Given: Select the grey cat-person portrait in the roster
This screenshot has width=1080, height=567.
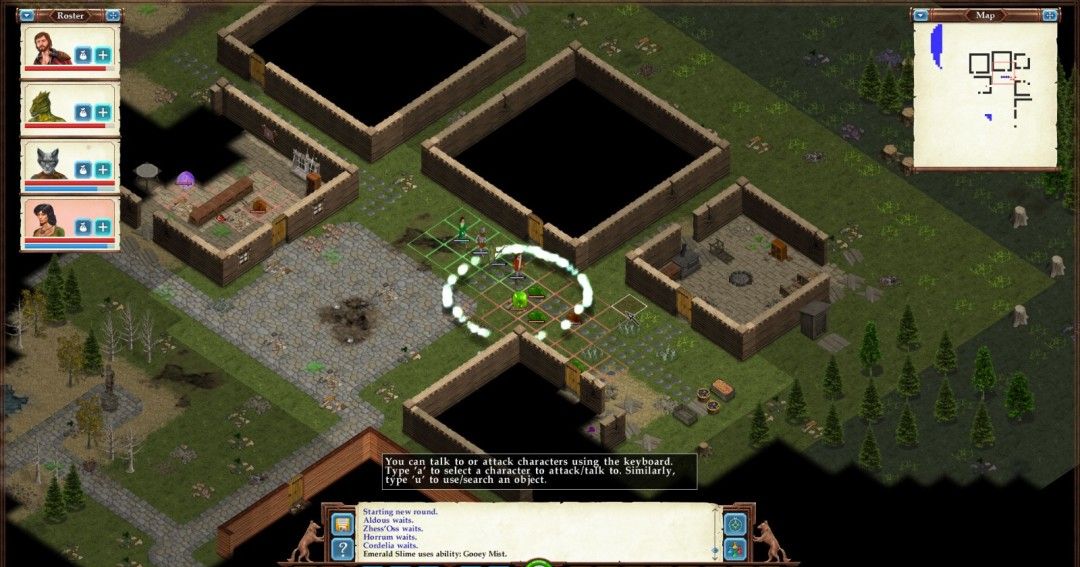Looking at the screenshot, I should (47, 162).
